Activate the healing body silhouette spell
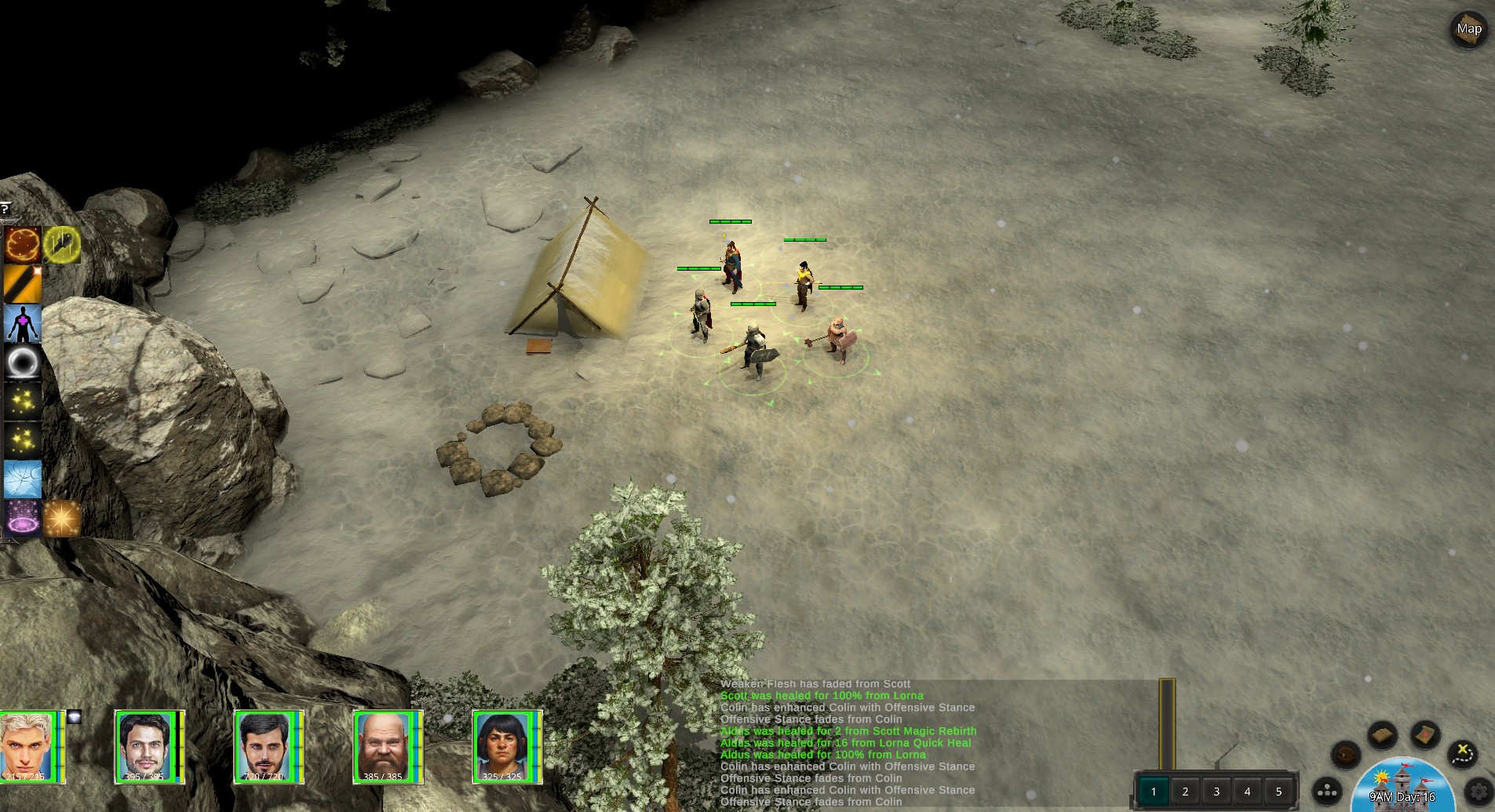 click(22, 323)
